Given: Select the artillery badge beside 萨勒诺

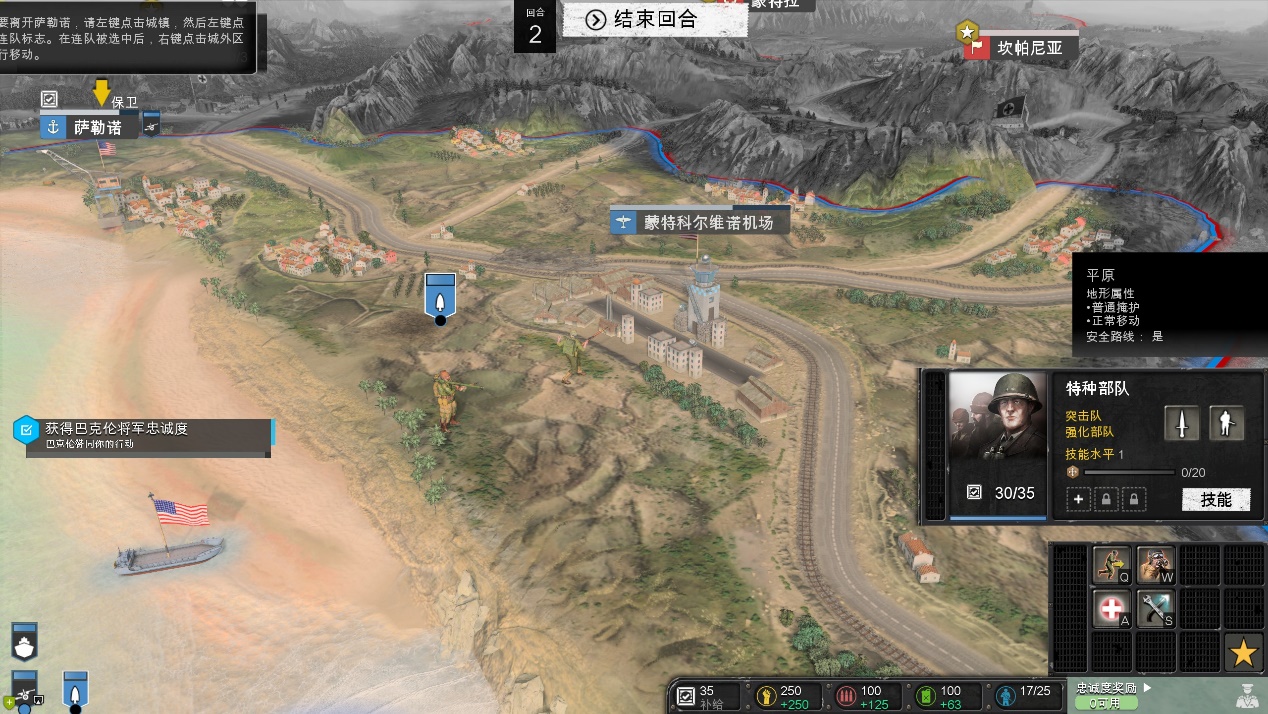Looking at the screenshot, I should [x=151, y=126].
